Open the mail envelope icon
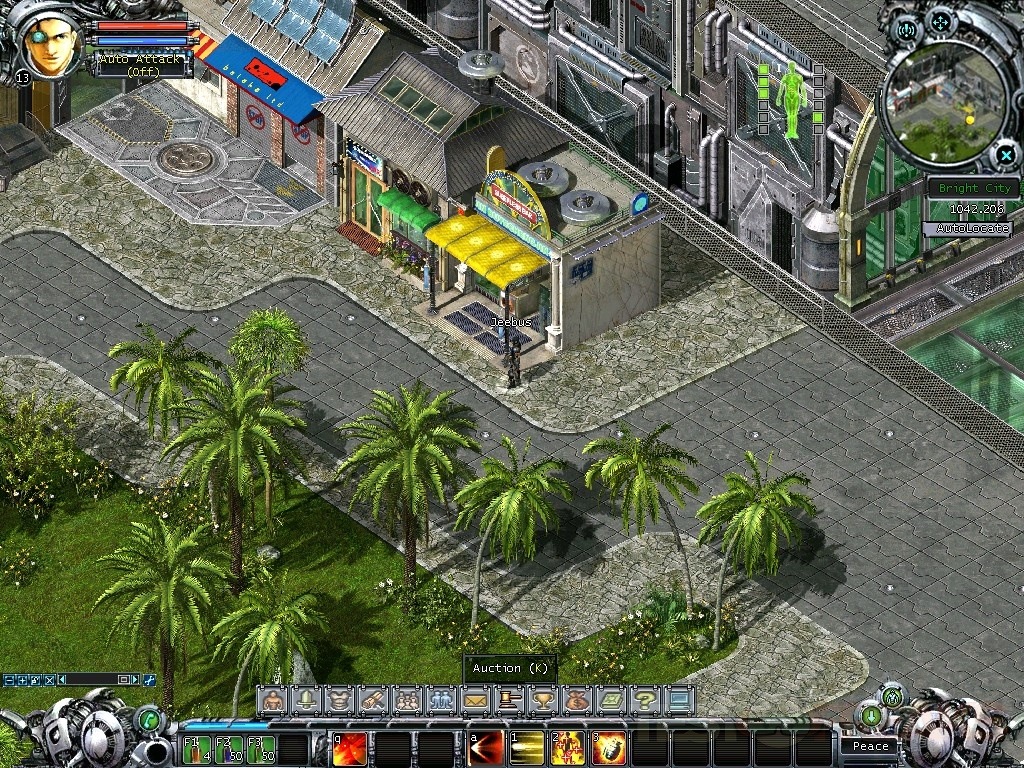The width and height of the screenshot is (1024, 768). (x=475, y=700)
